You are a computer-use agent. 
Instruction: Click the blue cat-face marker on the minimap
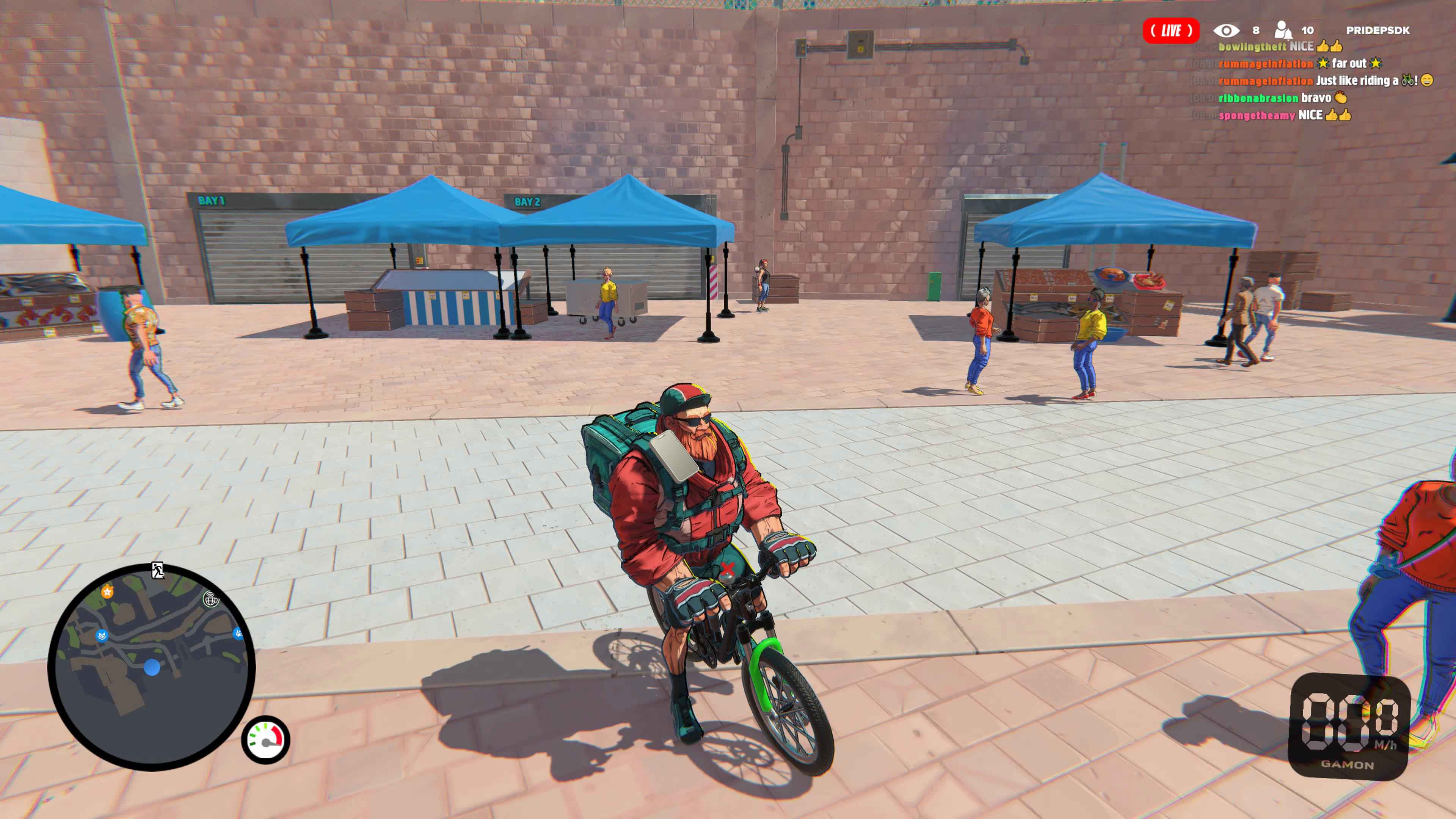(x=102, y=635)
